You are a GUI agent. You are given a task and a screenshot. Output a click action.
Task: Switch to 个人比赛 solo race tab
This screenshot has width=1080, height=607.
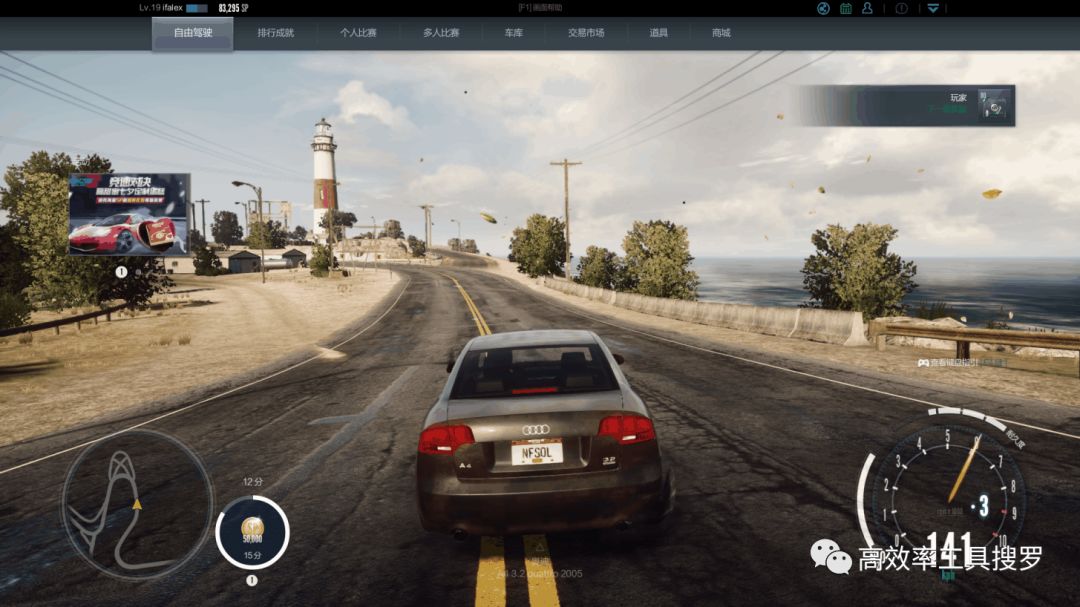(x=357, y=33)
